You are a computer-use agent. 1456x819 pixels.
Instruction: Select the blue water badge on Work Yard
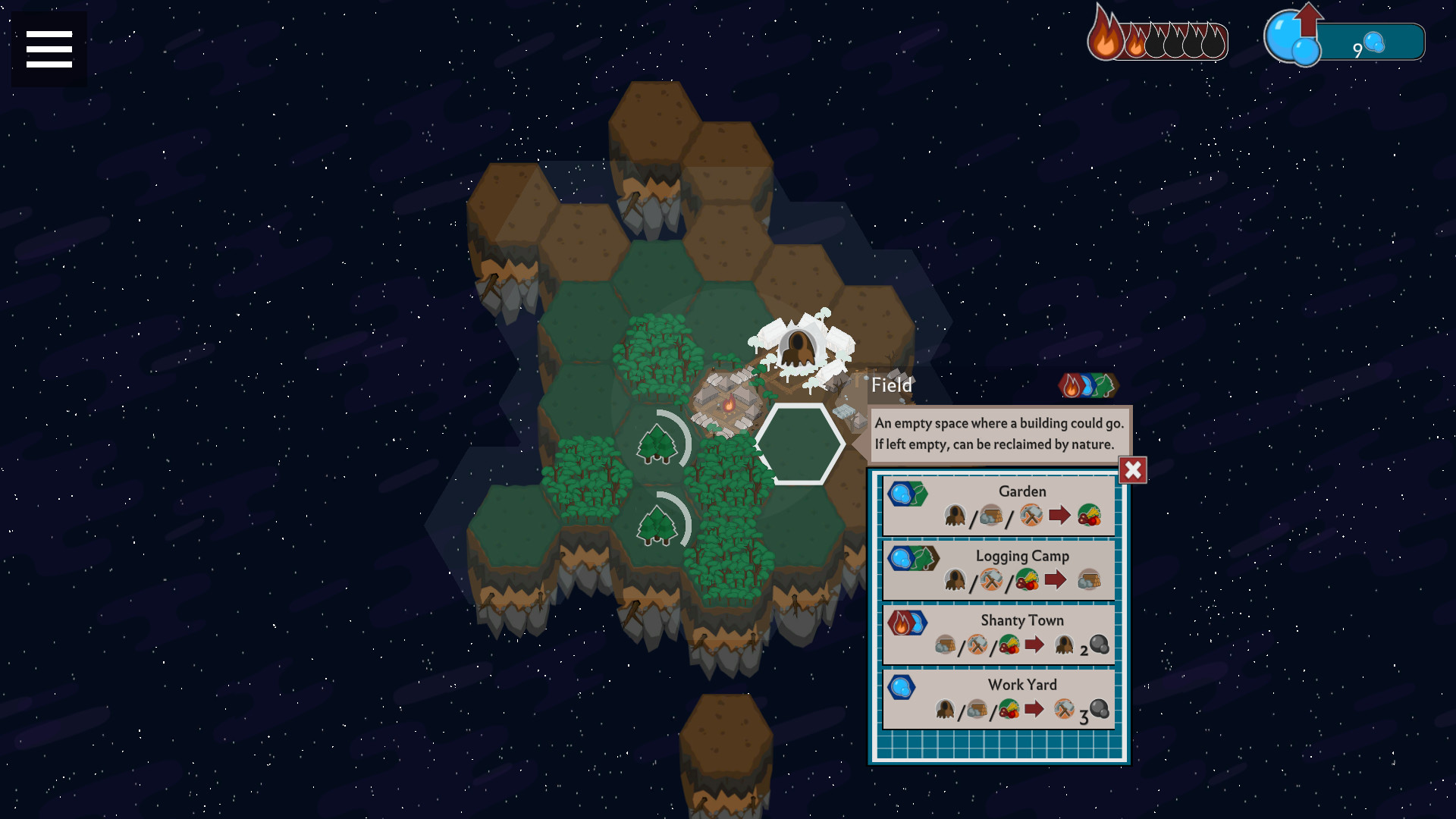tap(902, 689)
